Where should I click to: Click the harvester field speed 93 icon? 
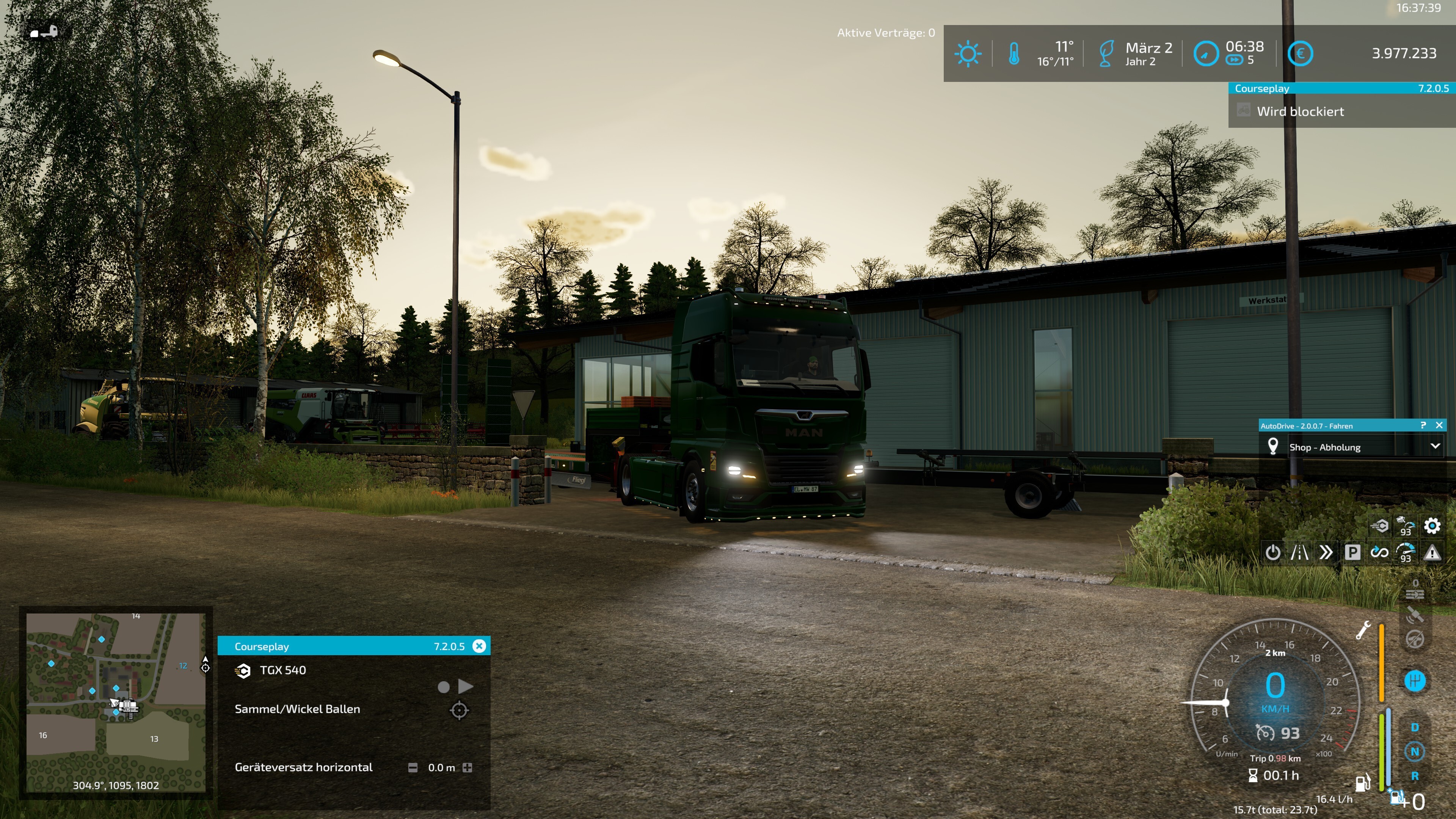tap(1406, 526)
